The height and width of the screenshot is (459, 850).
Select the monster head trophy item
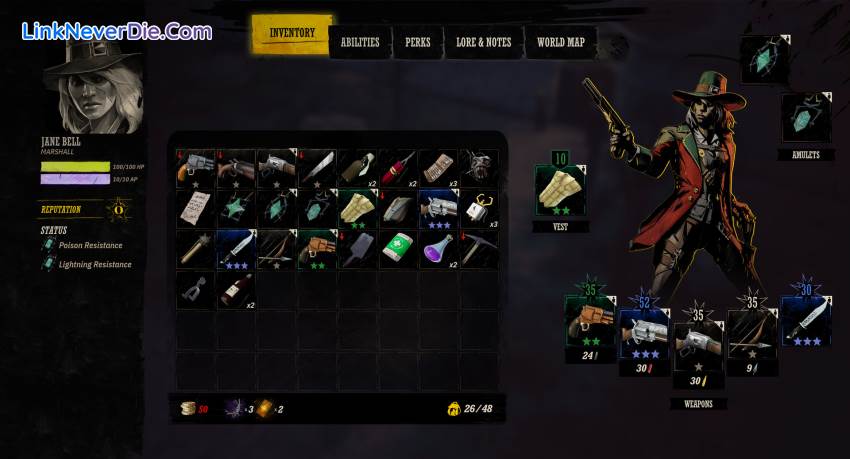pyautogui.click(x=479, y=168)
